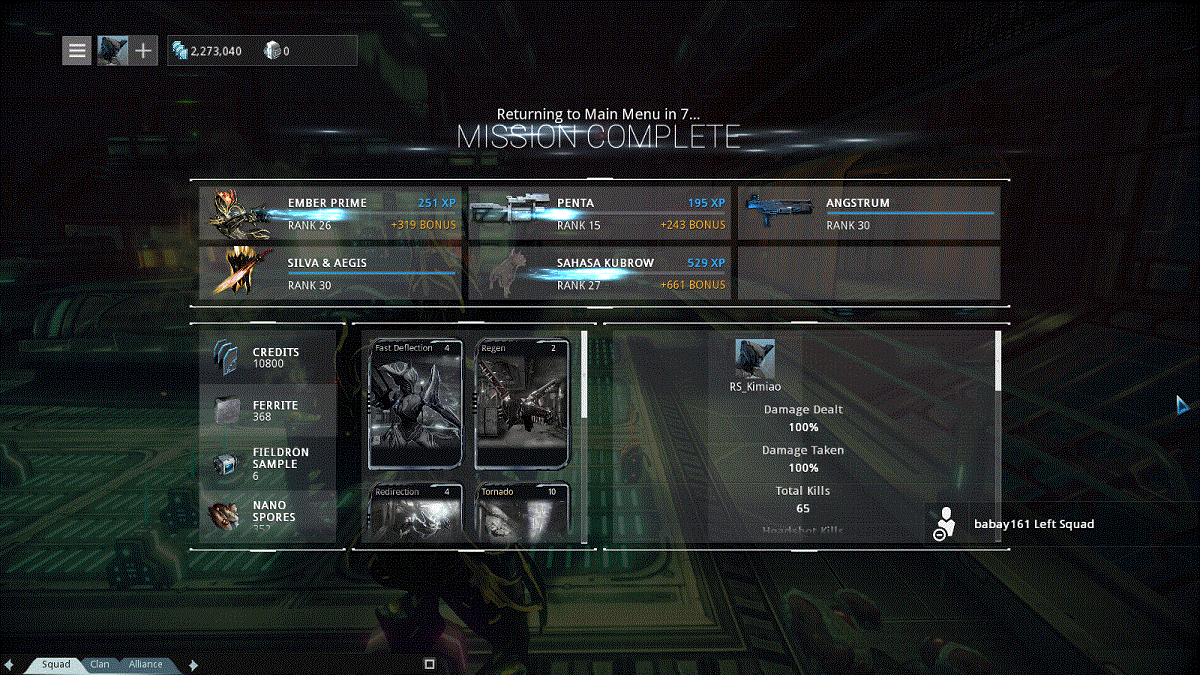Click the platinum currency counter
1200x675 pixels.
click(276, 51)
